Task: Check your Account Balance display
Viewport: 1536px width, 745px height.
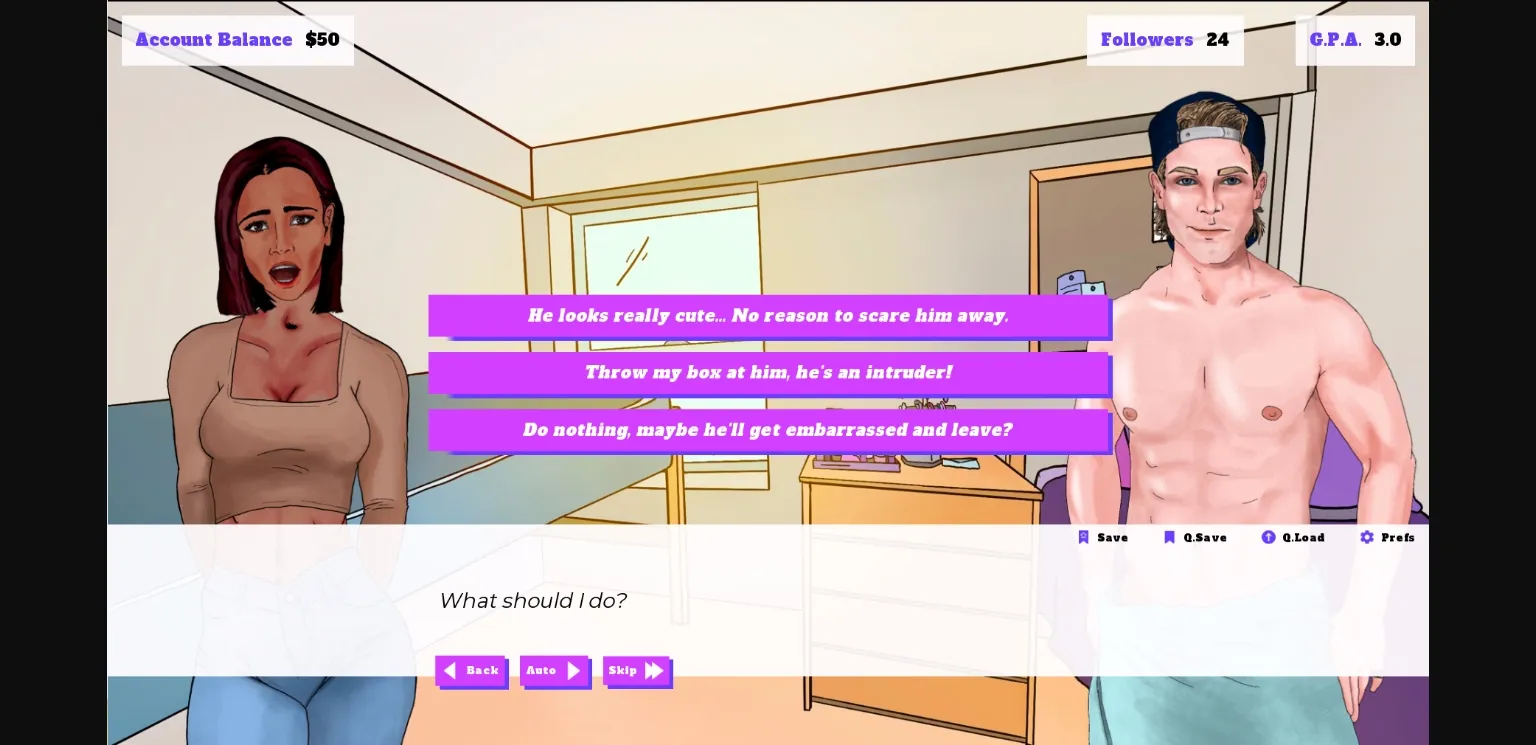Action: 238,40
